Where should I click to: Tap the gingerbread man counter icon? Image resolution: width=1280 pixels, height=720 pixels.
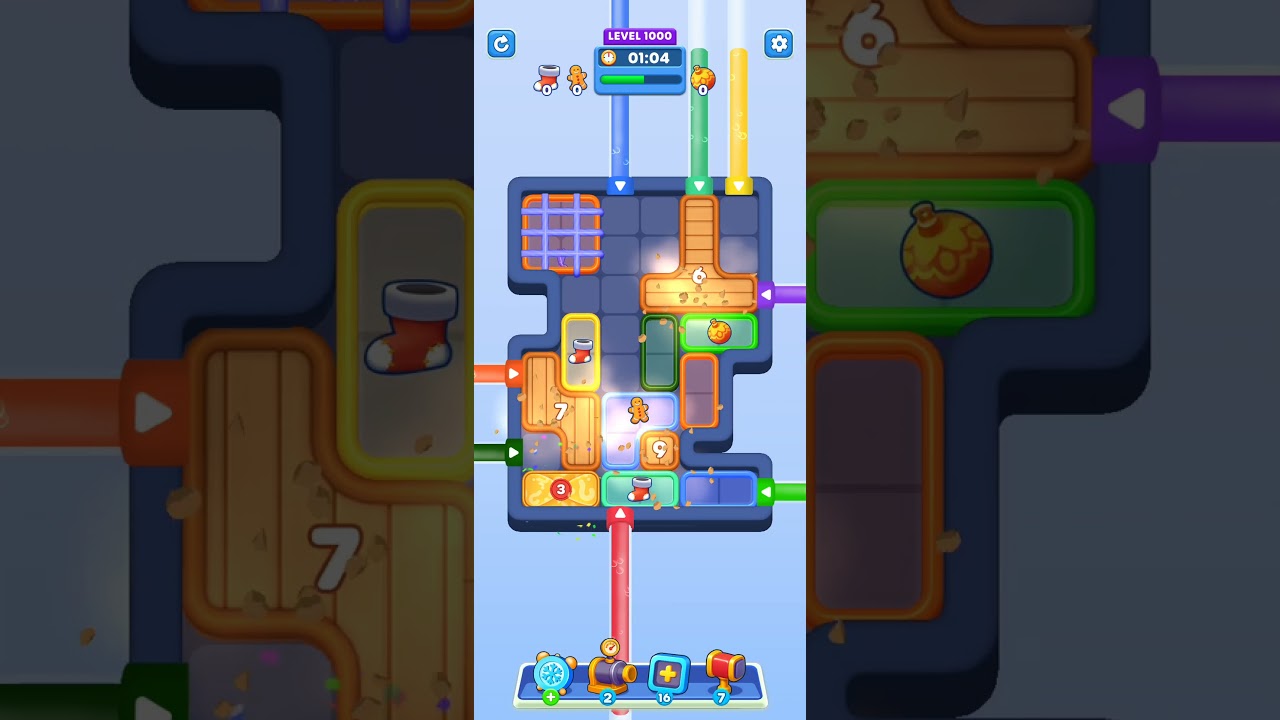[x=575, y=80]
